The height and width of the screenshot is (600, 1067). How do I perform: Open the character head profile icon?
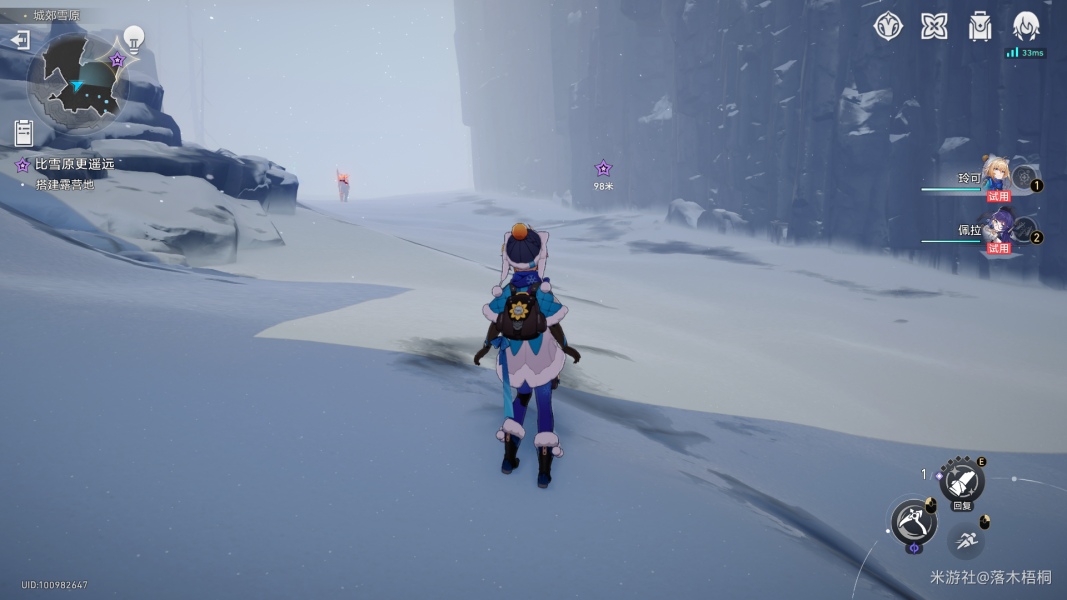(x=1026, y=27)
